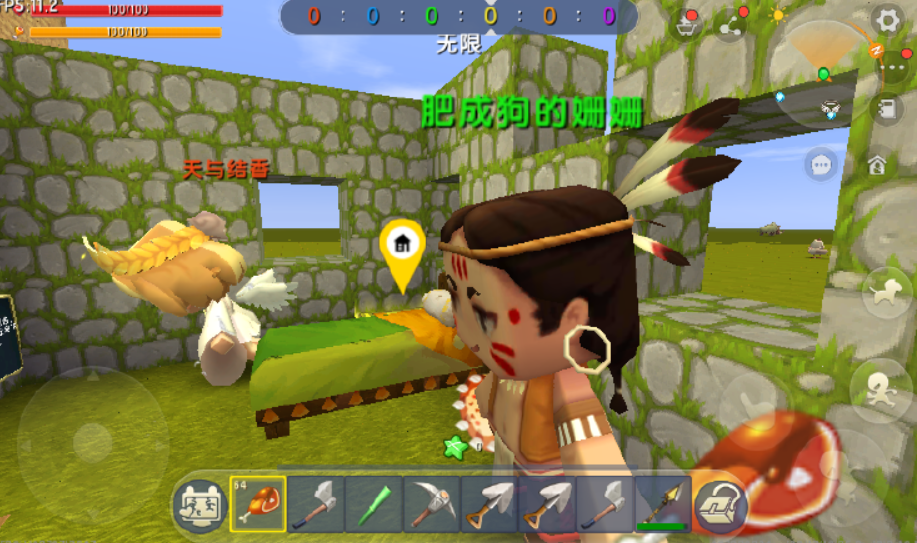Screen dimensions: 917x543
Task: Move using the virtual joystick
Action: (92, 441)
